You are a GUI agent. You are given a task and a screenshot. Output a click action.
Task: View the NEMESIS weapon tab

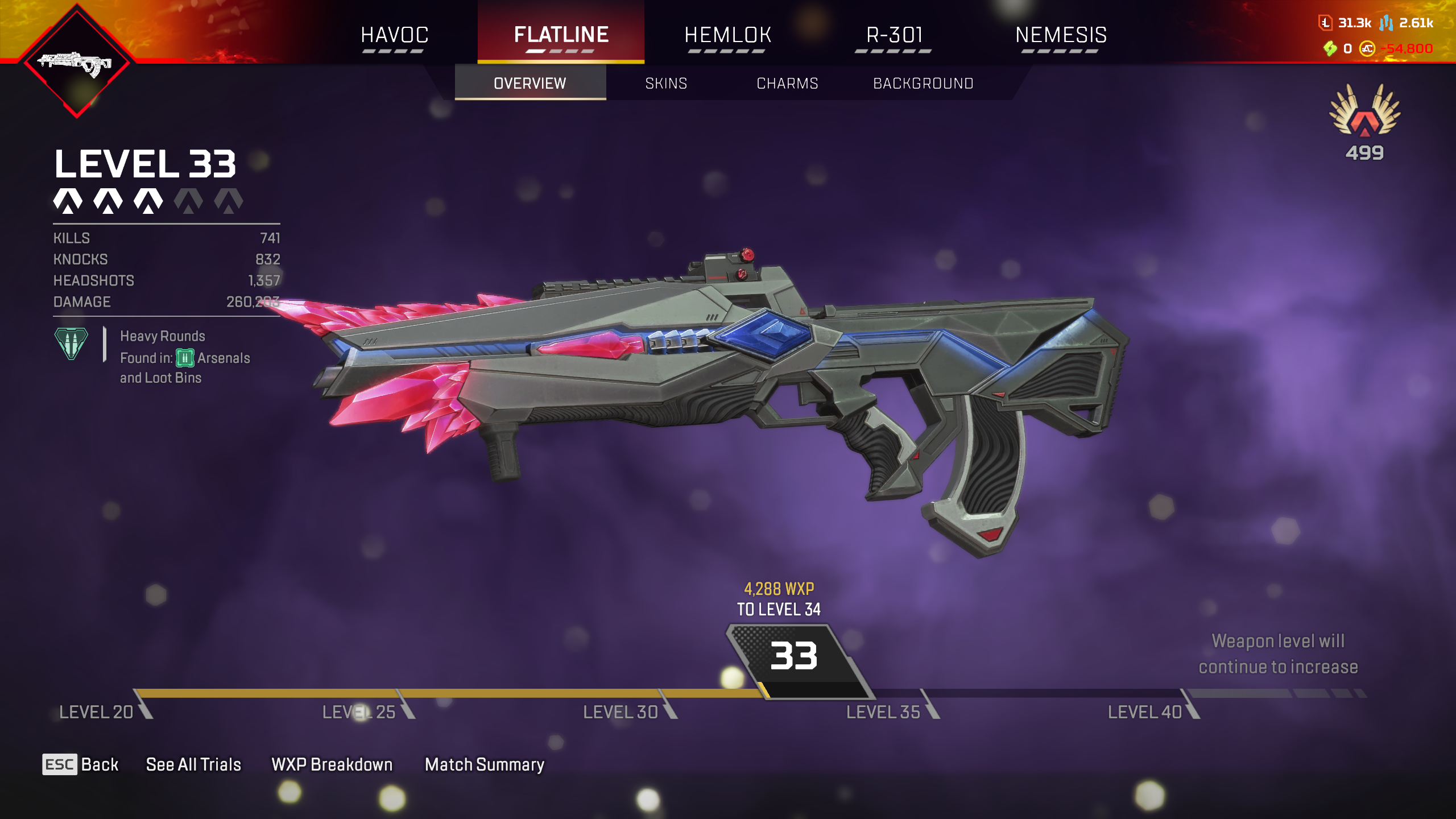(x=1061, y=35)
